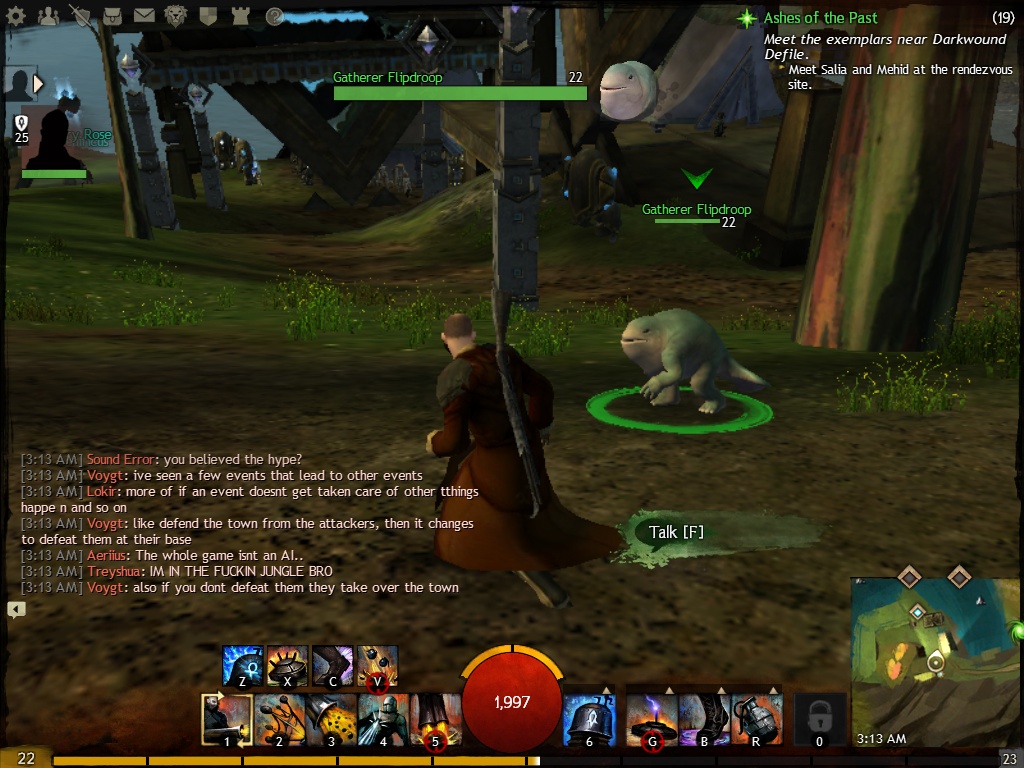Open the inventory bag icon

point(112,16)
